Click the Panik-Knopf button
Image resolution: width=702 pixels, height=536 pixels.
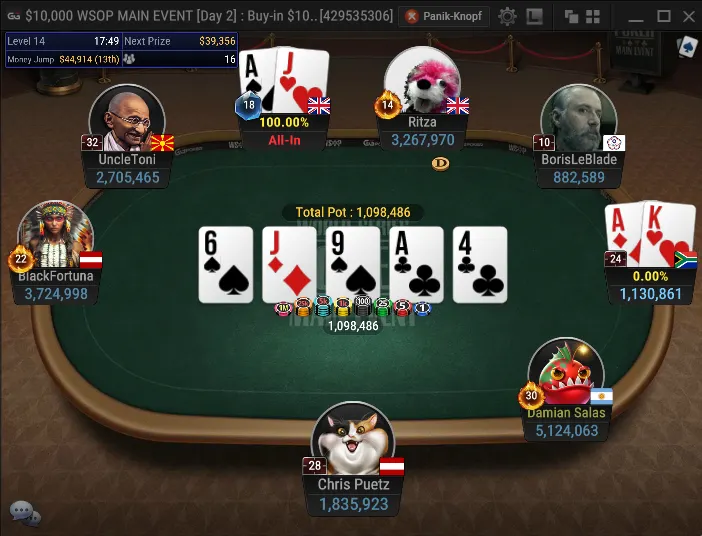pos(443,16)
